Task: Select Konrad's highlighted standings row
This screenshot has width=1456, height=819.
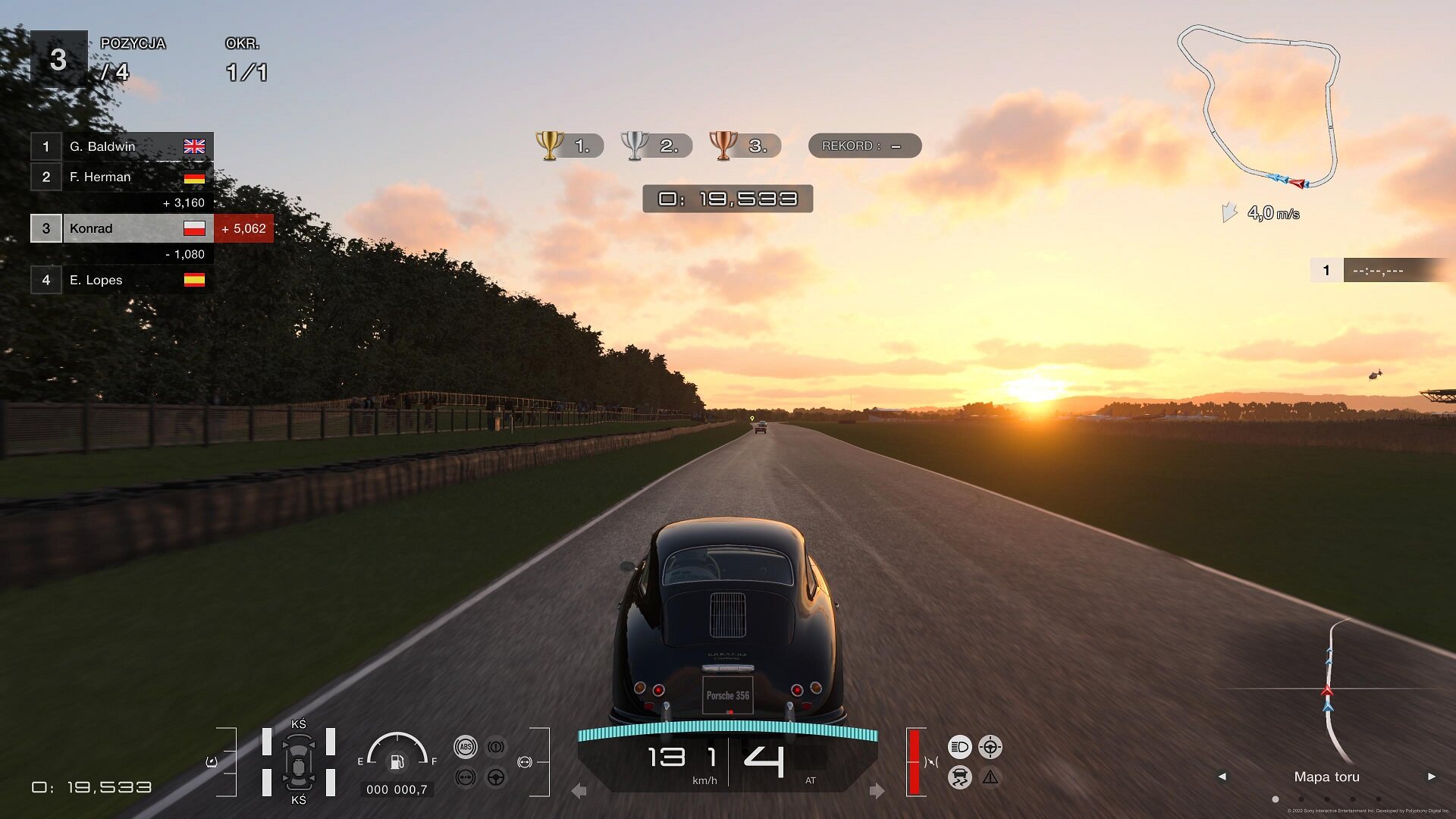Action: click(121, 228)
